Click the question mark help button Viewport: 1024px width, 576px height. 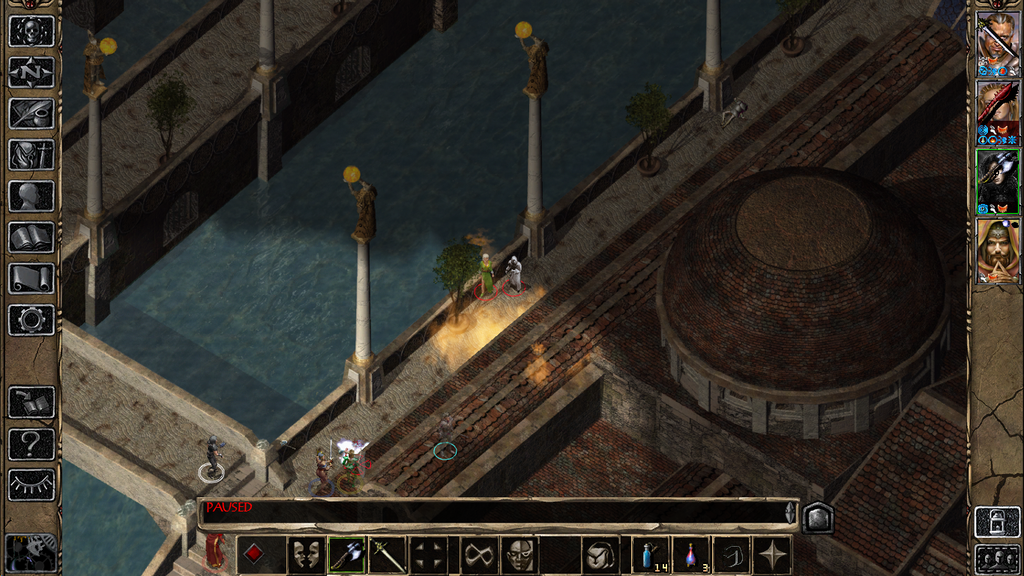coord(31,444)
